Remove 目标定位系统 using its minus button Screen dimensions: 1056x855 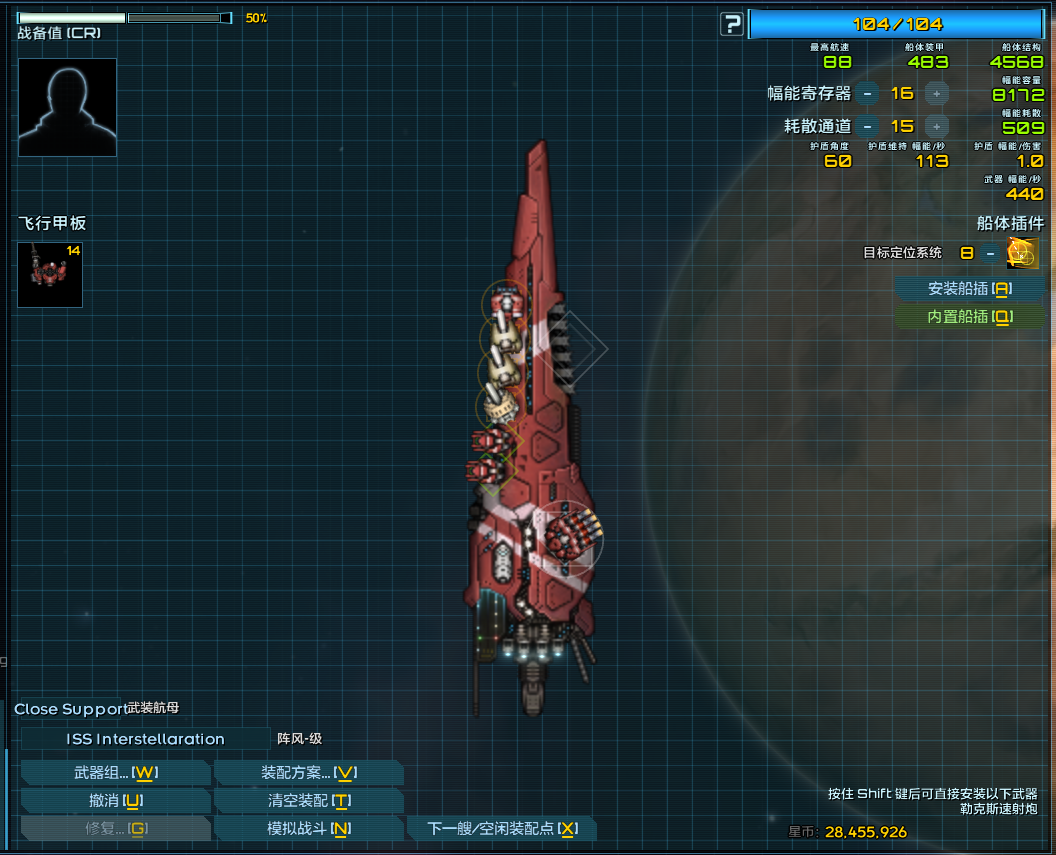point(990,253)
